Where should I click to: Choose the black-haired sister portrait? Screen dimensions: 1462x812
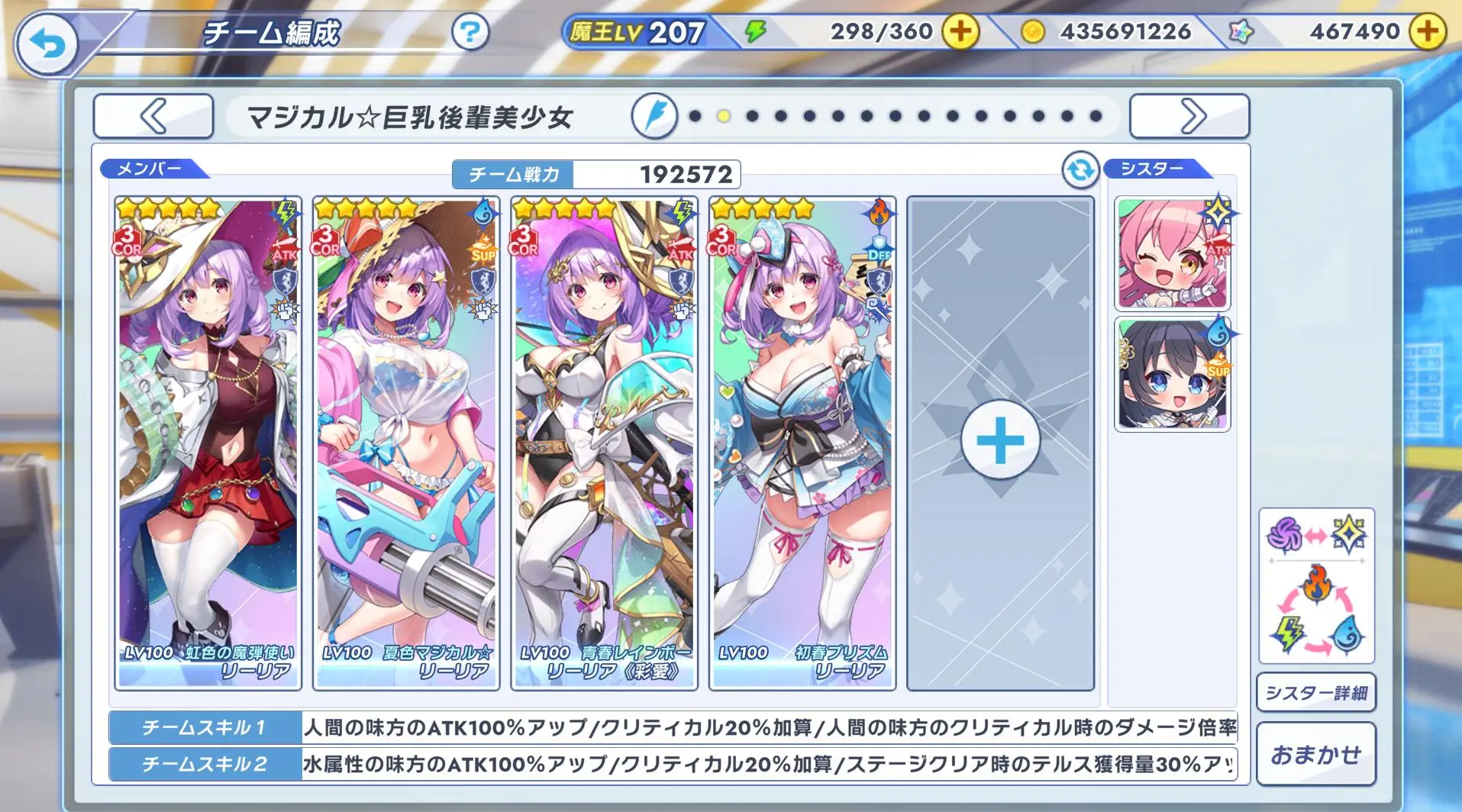coord(1172,375)
